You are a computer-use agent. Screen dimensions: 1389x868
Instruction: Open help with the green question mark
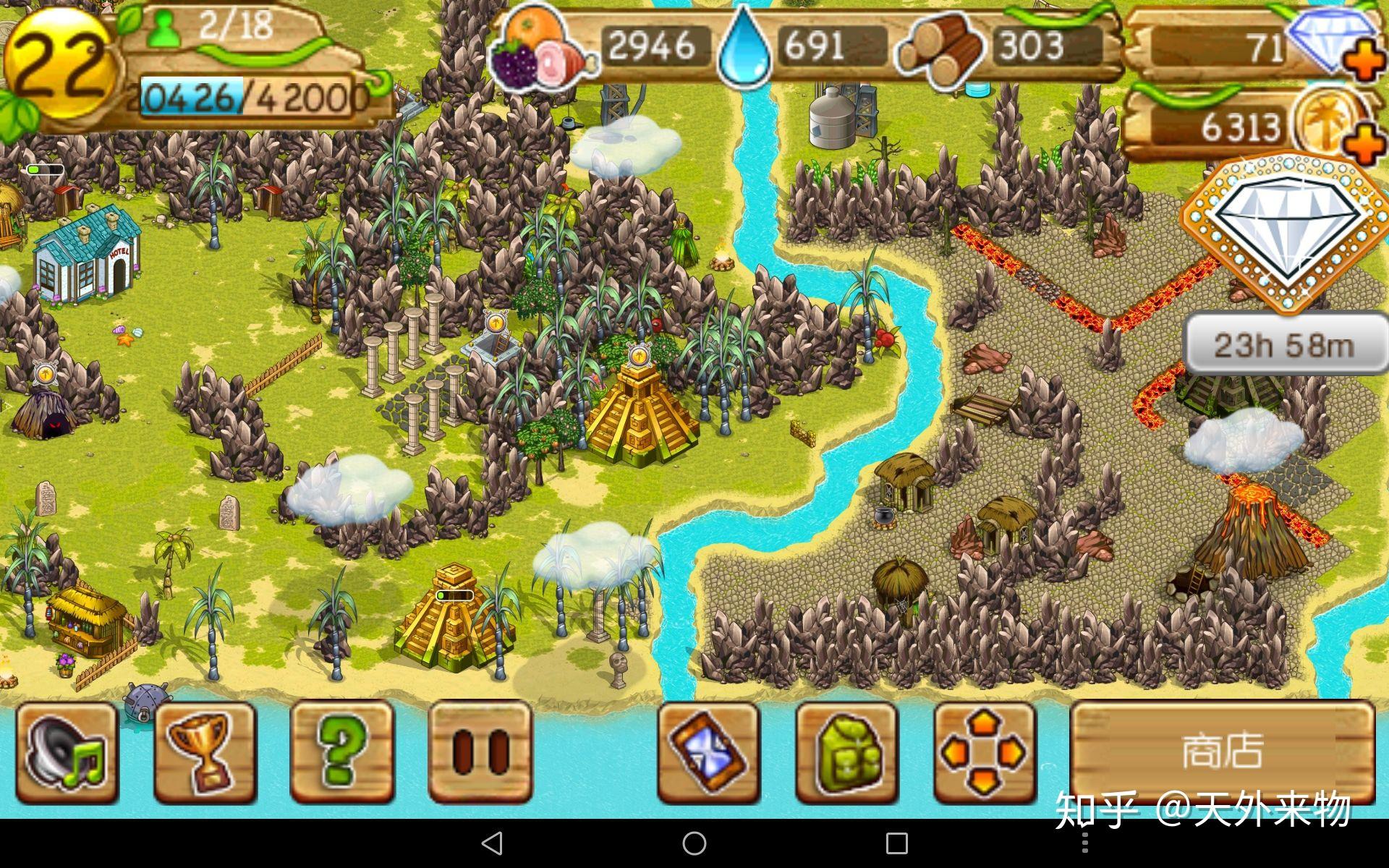point(341,752)
